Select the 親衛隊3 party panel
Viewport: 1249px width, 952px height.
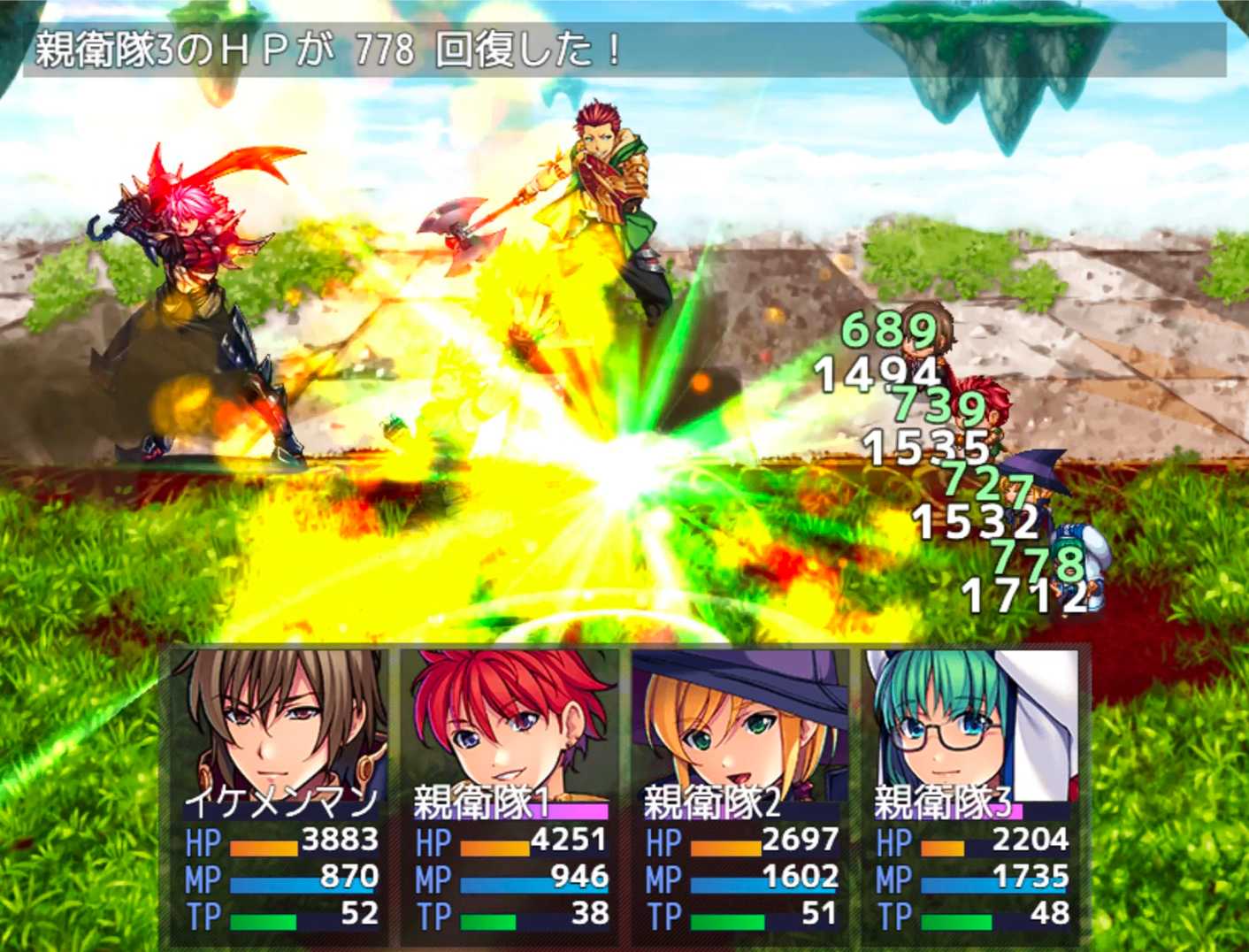[971, 792]
